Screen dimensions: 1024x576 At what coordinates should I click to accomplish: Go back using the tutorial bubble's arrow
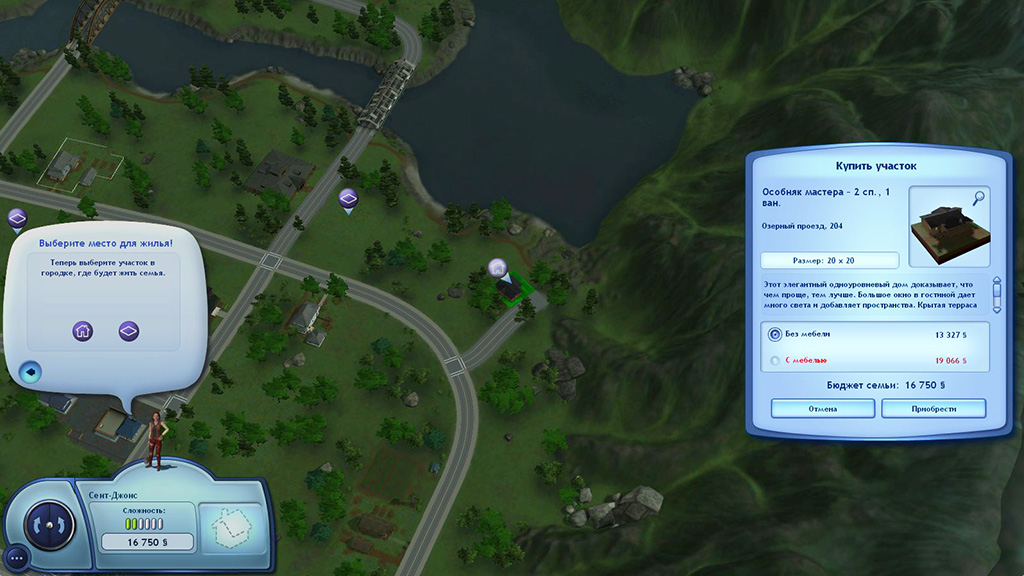[x=30, y=372]
